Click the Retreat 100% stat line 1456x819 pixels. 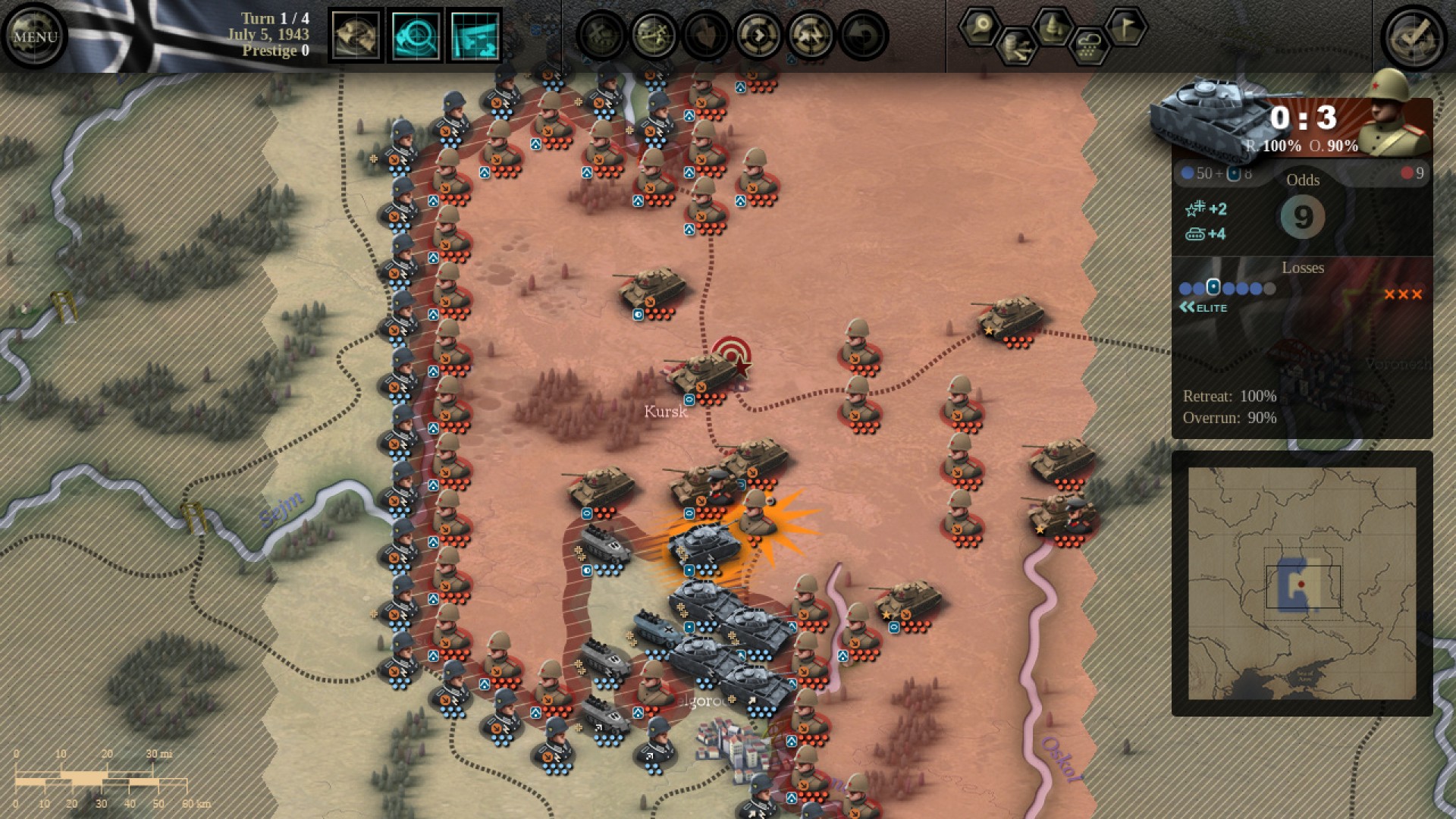1230,396
